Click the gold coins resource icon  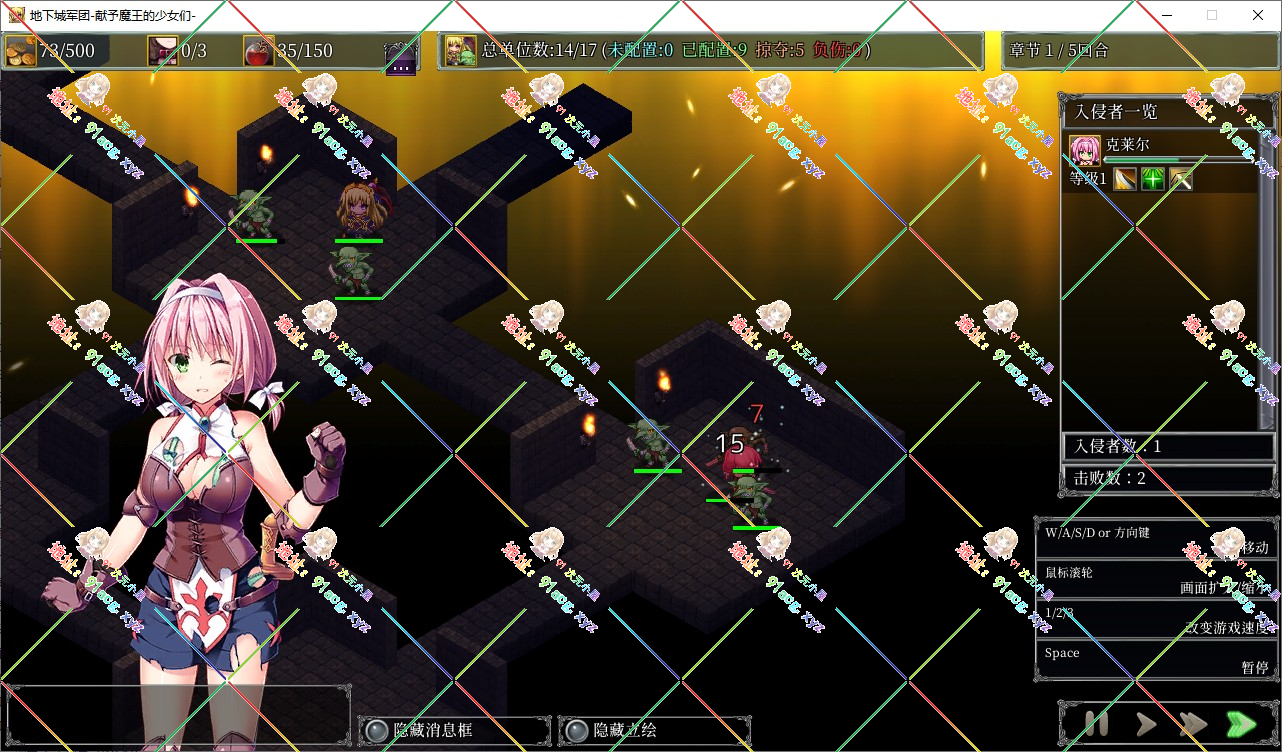point(21,51)
